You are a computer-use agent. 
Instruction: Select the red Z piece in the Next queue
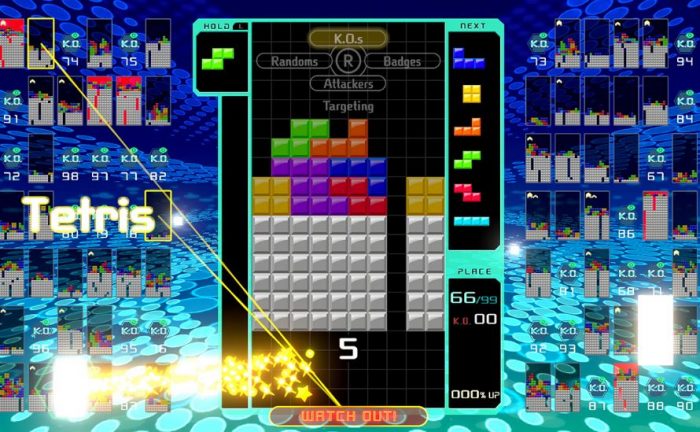click(x=469, y=190)
